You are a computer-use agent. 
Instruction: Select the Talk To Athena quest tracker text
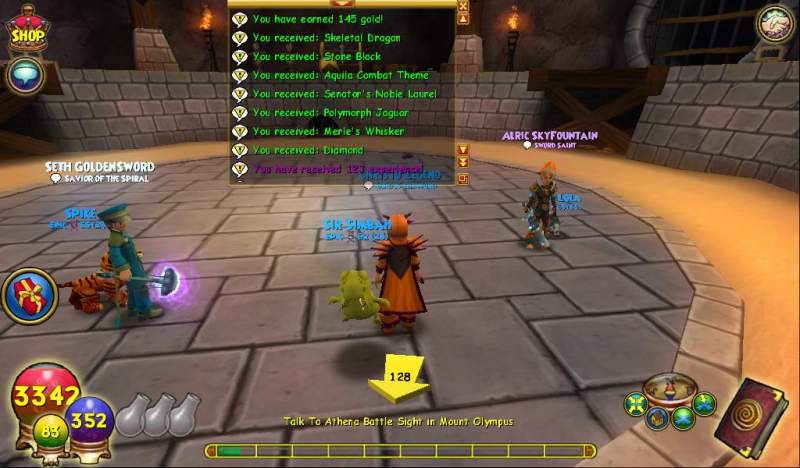(398, 422)
